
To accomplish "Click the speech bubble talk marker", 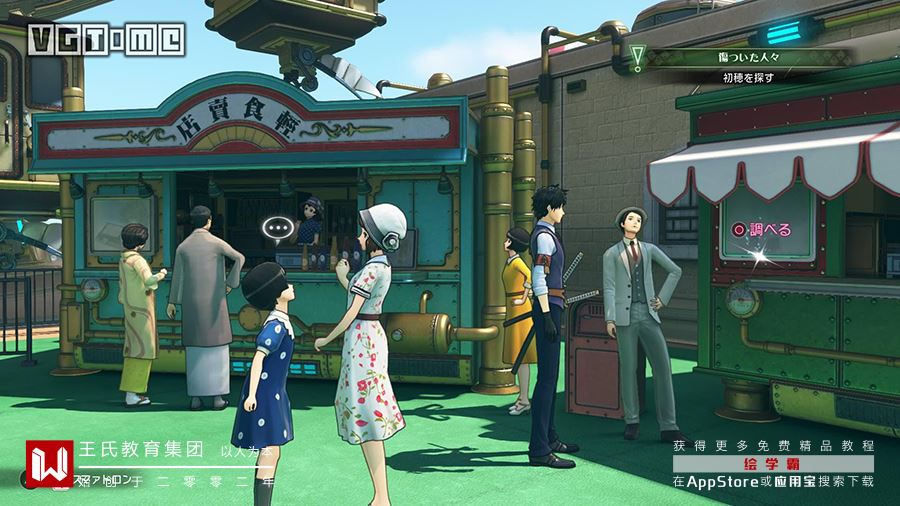I will [x=277, y=229].
